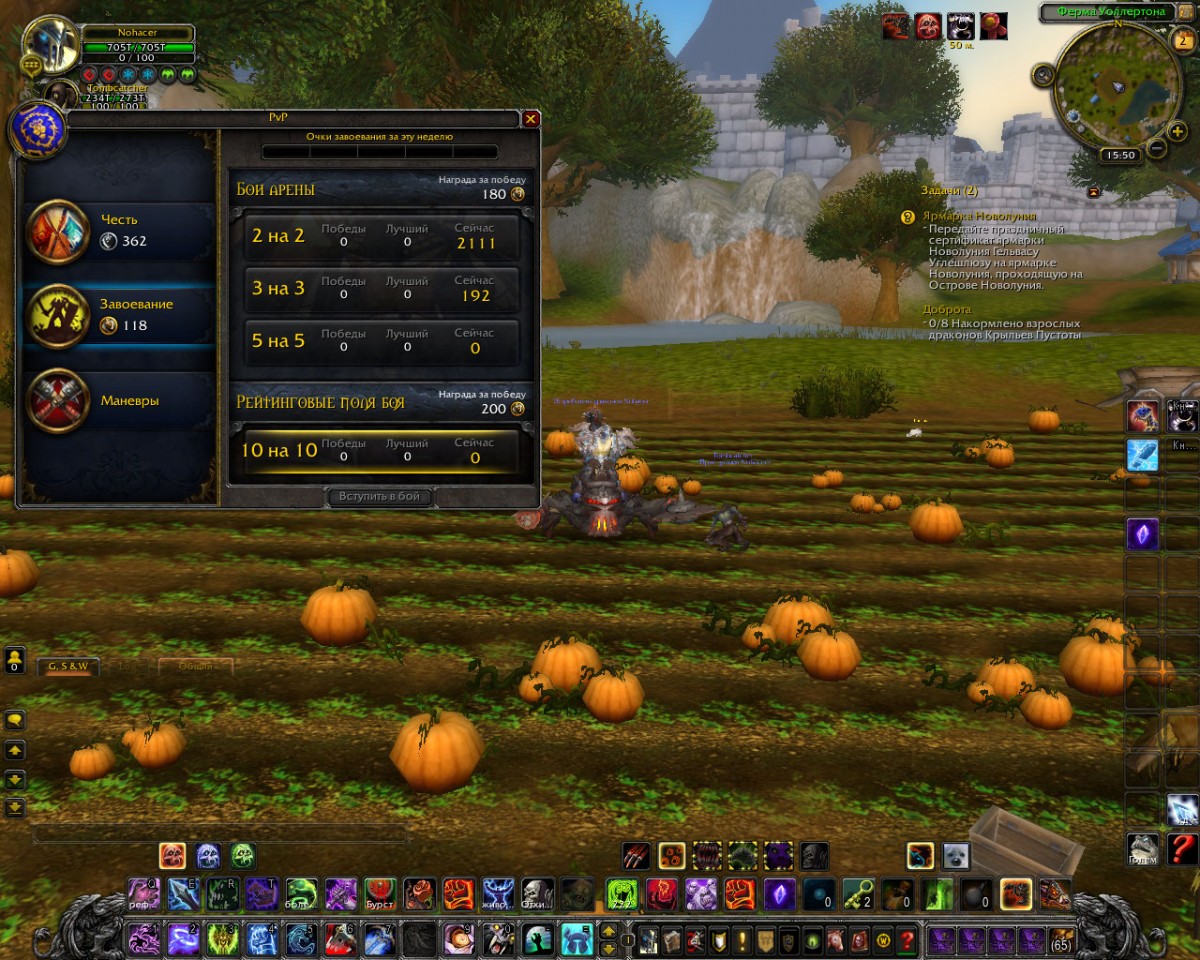
Task: Open the Ярмарка Новолуния quest in tracker
Action: point(982,216)
